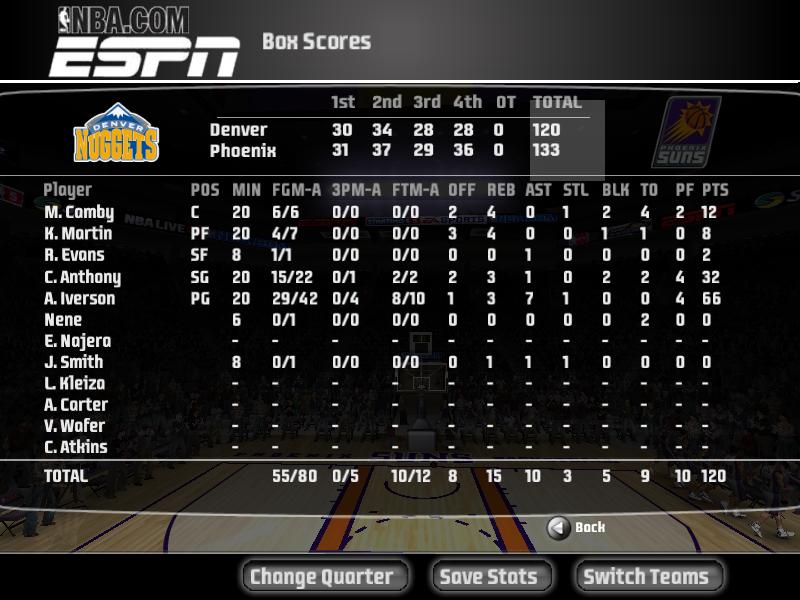
Task: Select the R. Evans row
Action: (x=75, y=256)
